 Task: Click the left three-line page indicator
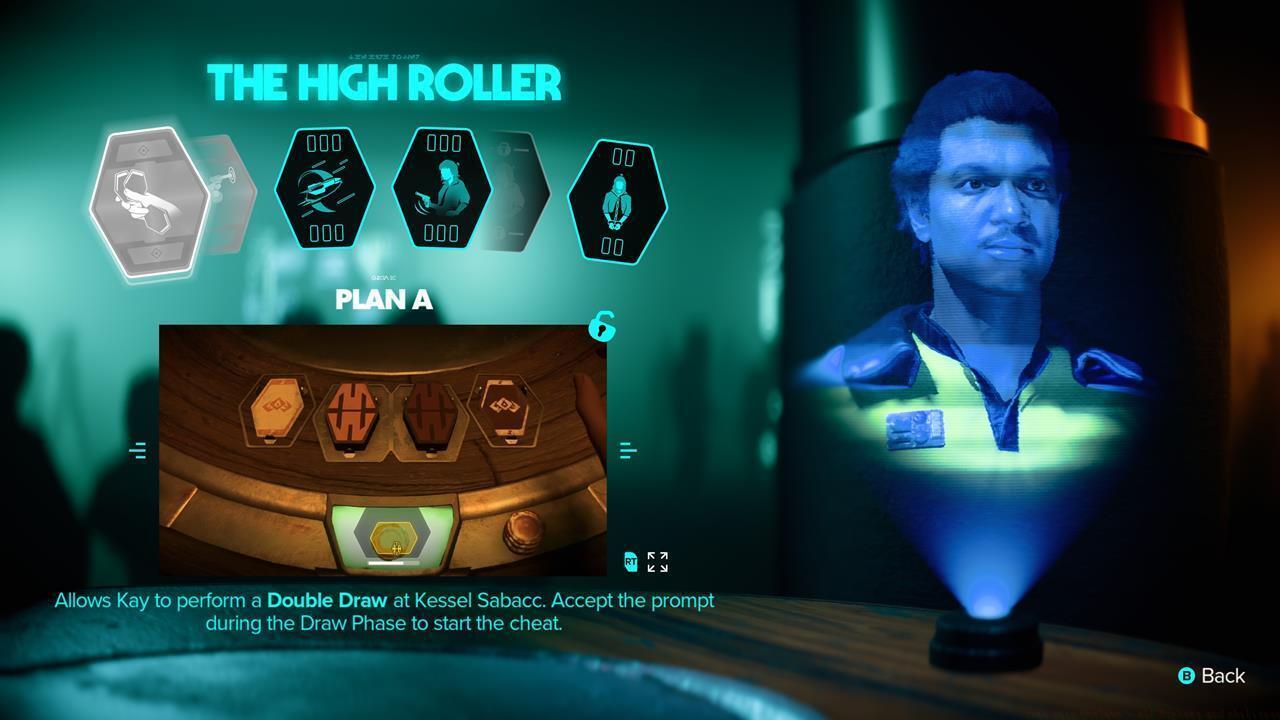(x=139, y=450)
